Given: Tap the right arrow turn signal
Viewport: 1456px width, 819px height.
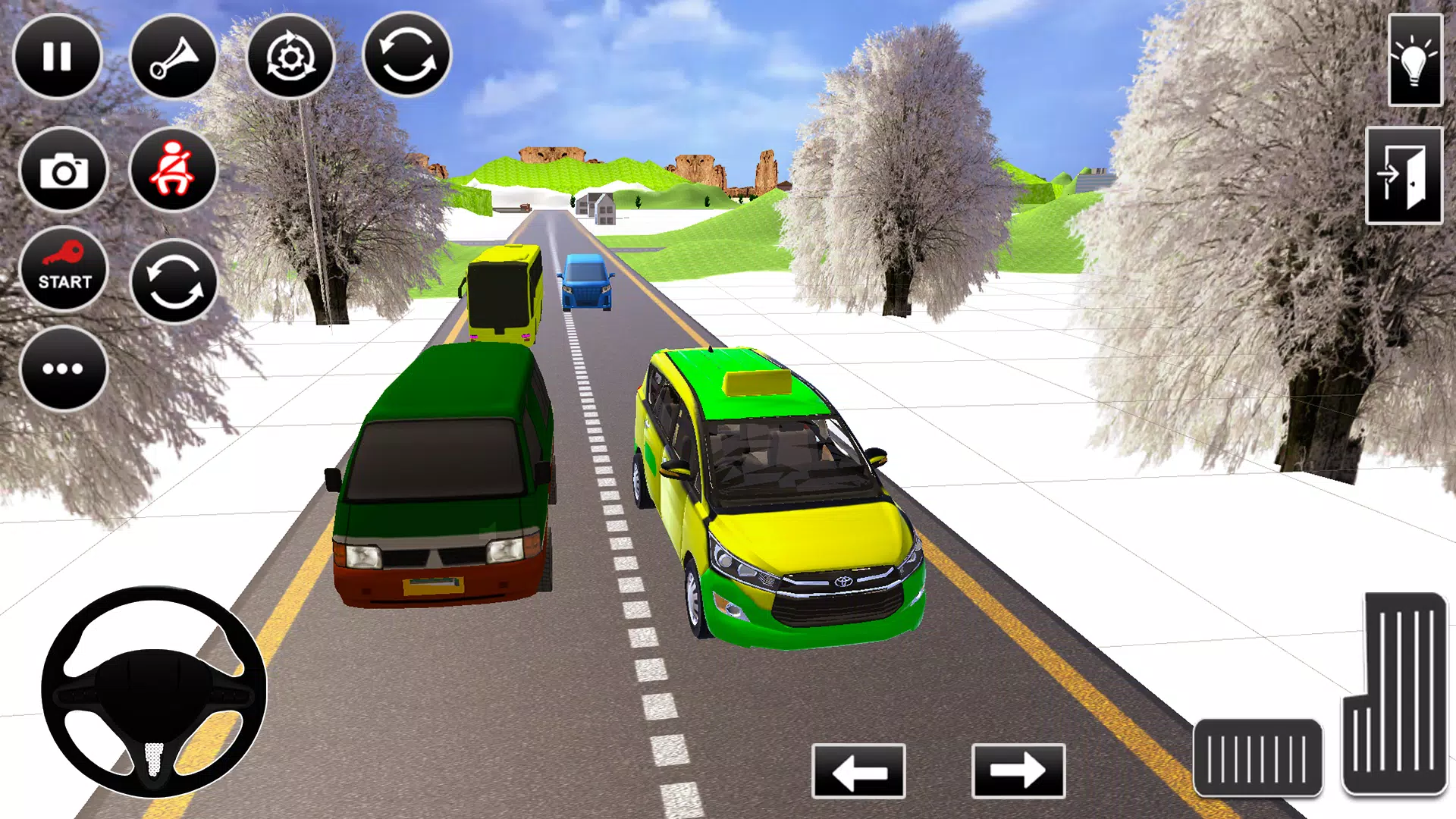Looking at the screenshot, I should (x=1018, y=771).
